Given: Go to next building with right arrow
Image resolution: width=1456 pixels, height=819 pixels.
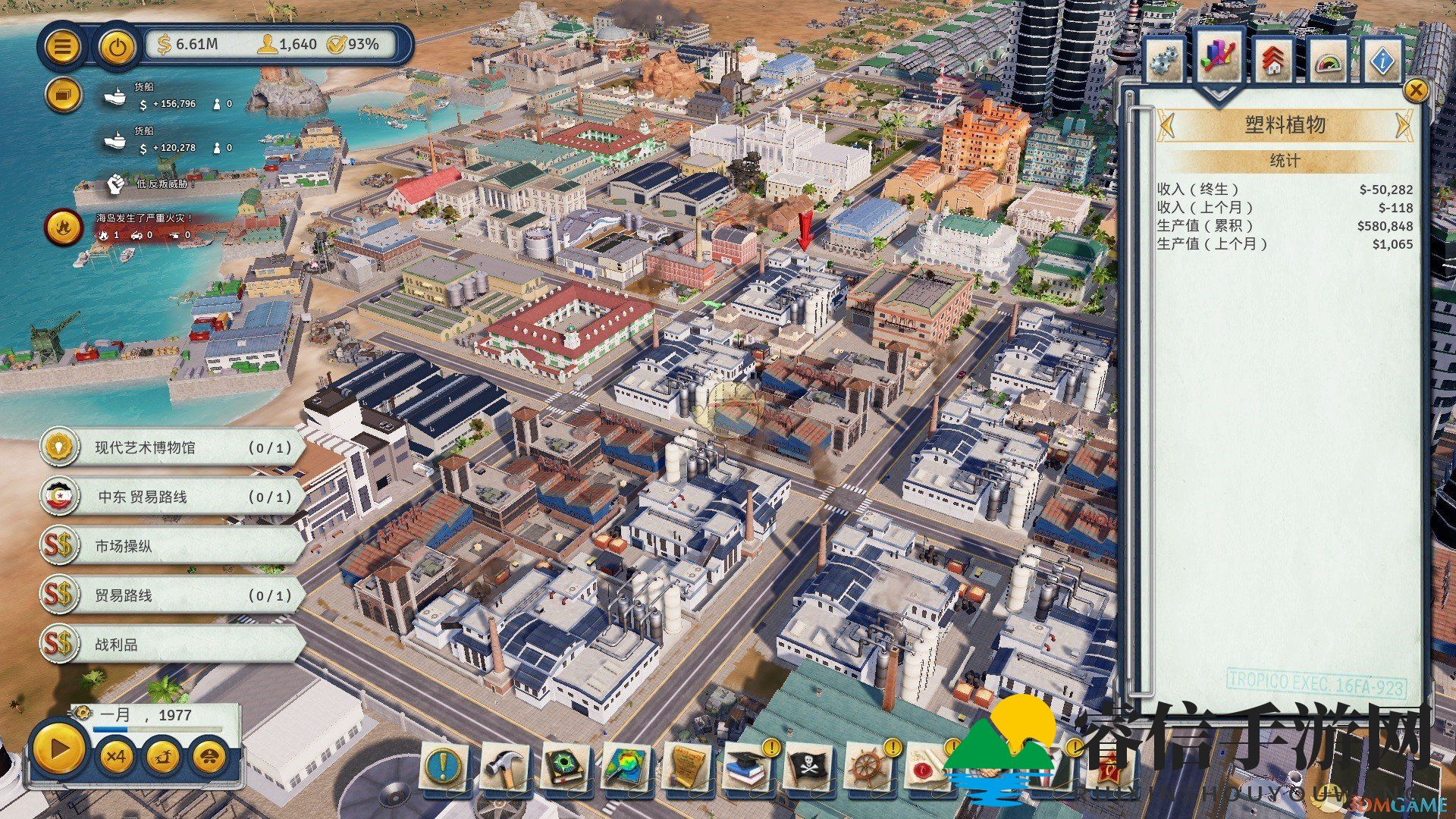Looking at the screenshot, I should (1402, 125).
